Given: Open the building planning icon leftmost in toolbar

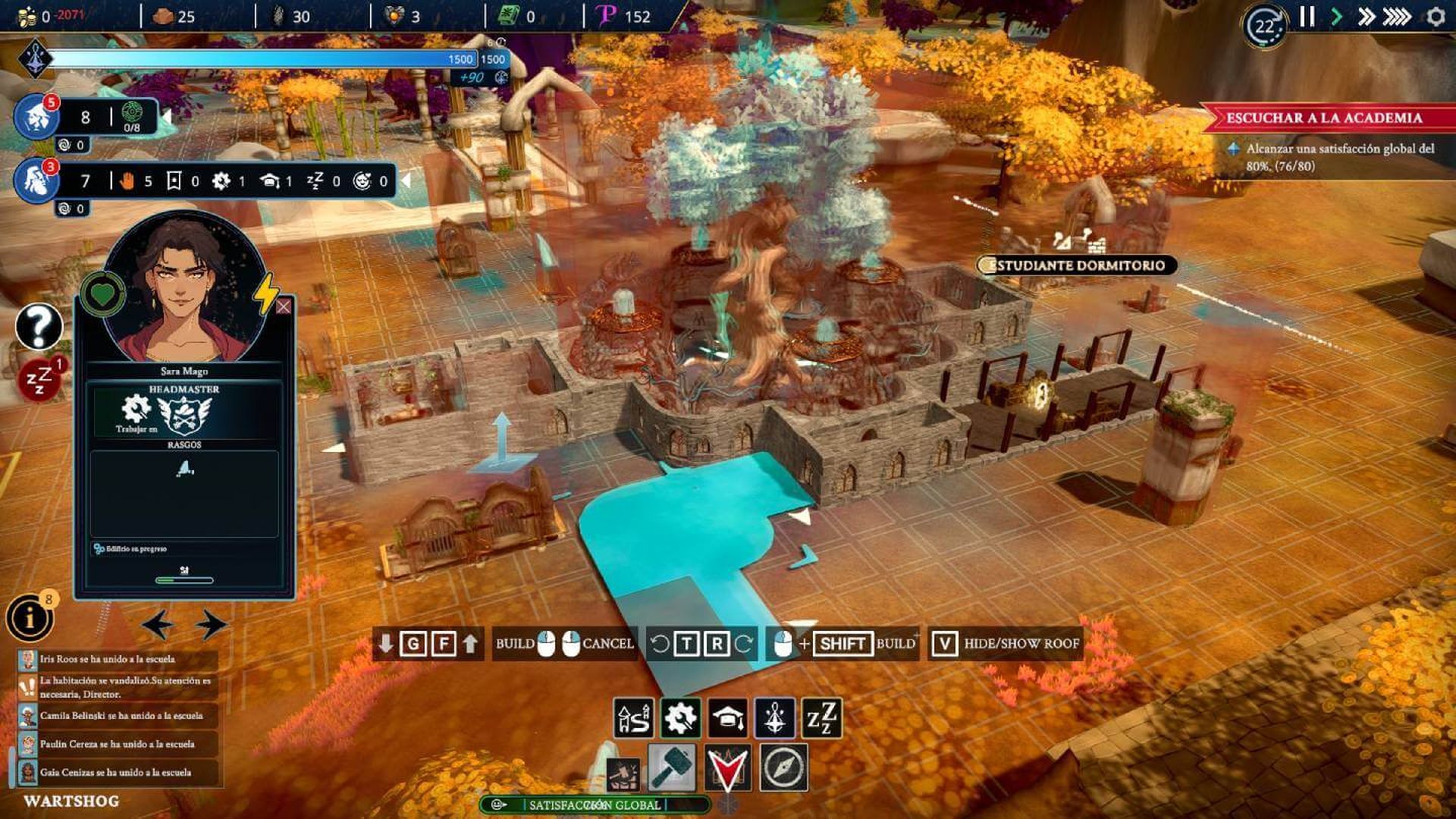Looking at the screenshot, I should pyautogui.click(x=635, y=716).
